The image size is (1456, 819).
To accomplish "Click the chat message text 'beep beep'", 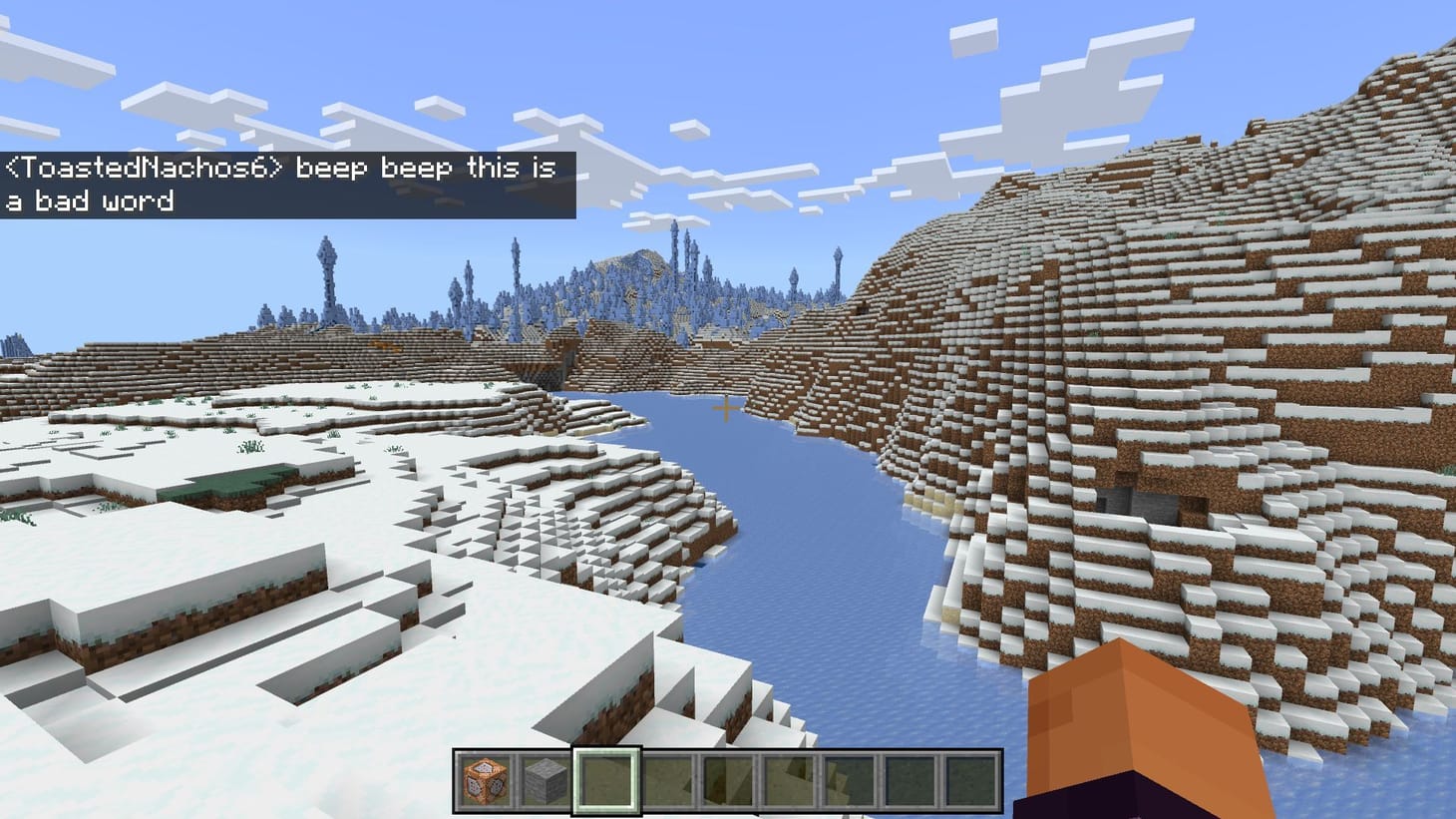I will (374, 169).
